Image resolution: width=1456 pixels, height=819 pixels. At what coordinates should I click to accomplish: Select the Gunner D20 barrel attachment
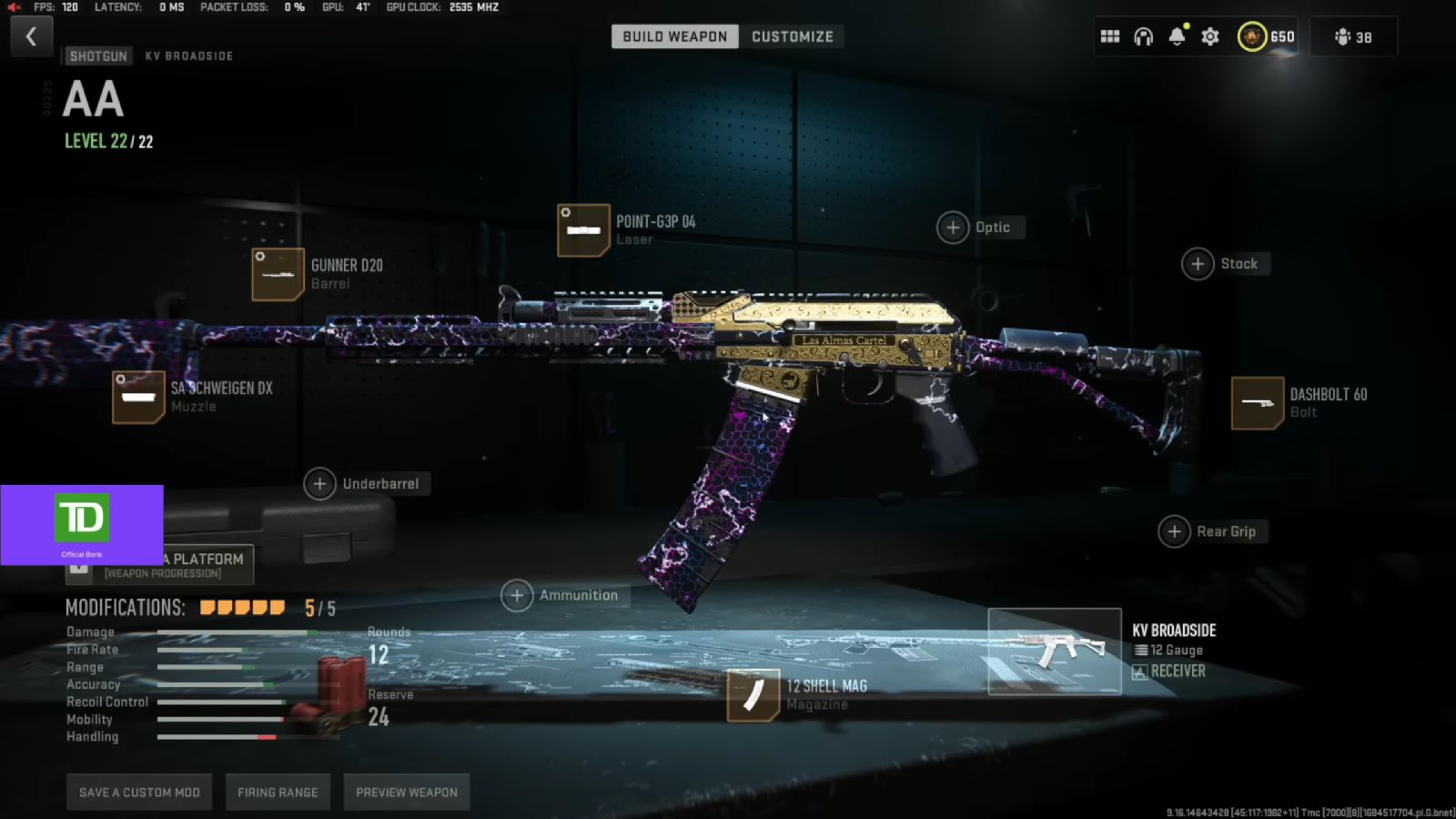click(x=277, y=273)
